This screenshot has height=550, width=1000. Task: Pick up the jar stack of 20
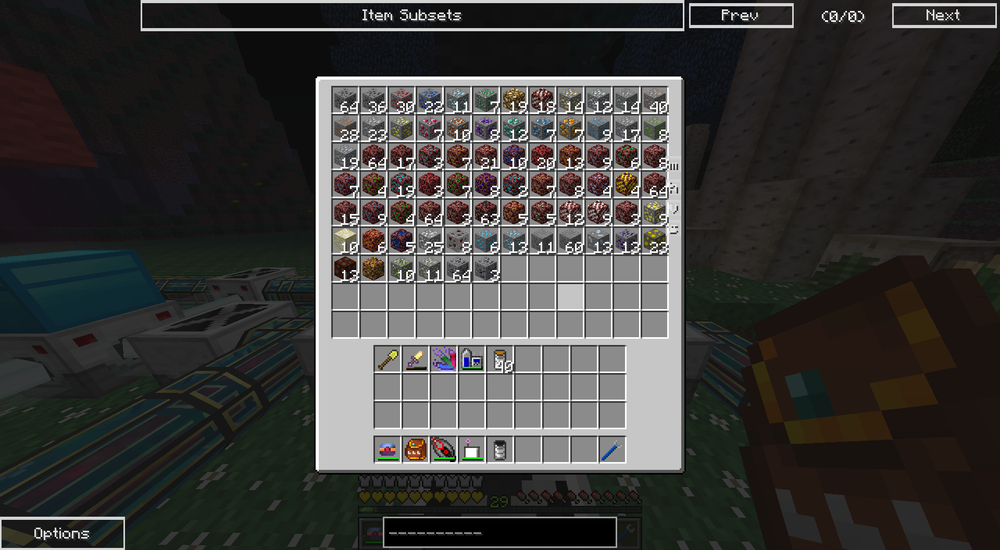point(500,360)
